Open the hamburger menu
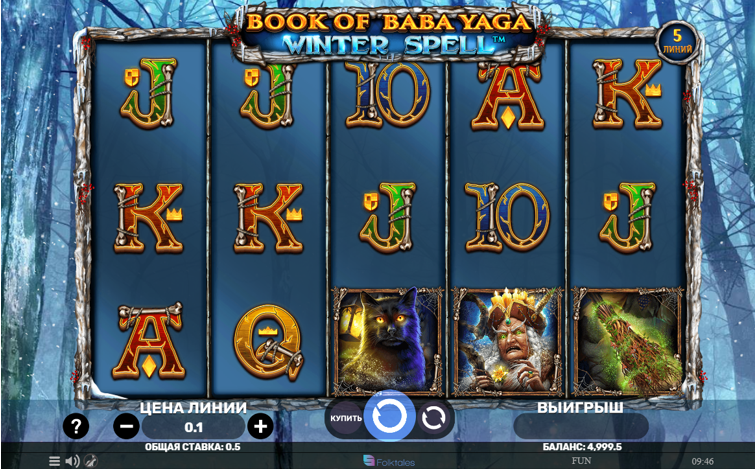The image size is (755, 469). pyautogui.click(x=54, y=461)
